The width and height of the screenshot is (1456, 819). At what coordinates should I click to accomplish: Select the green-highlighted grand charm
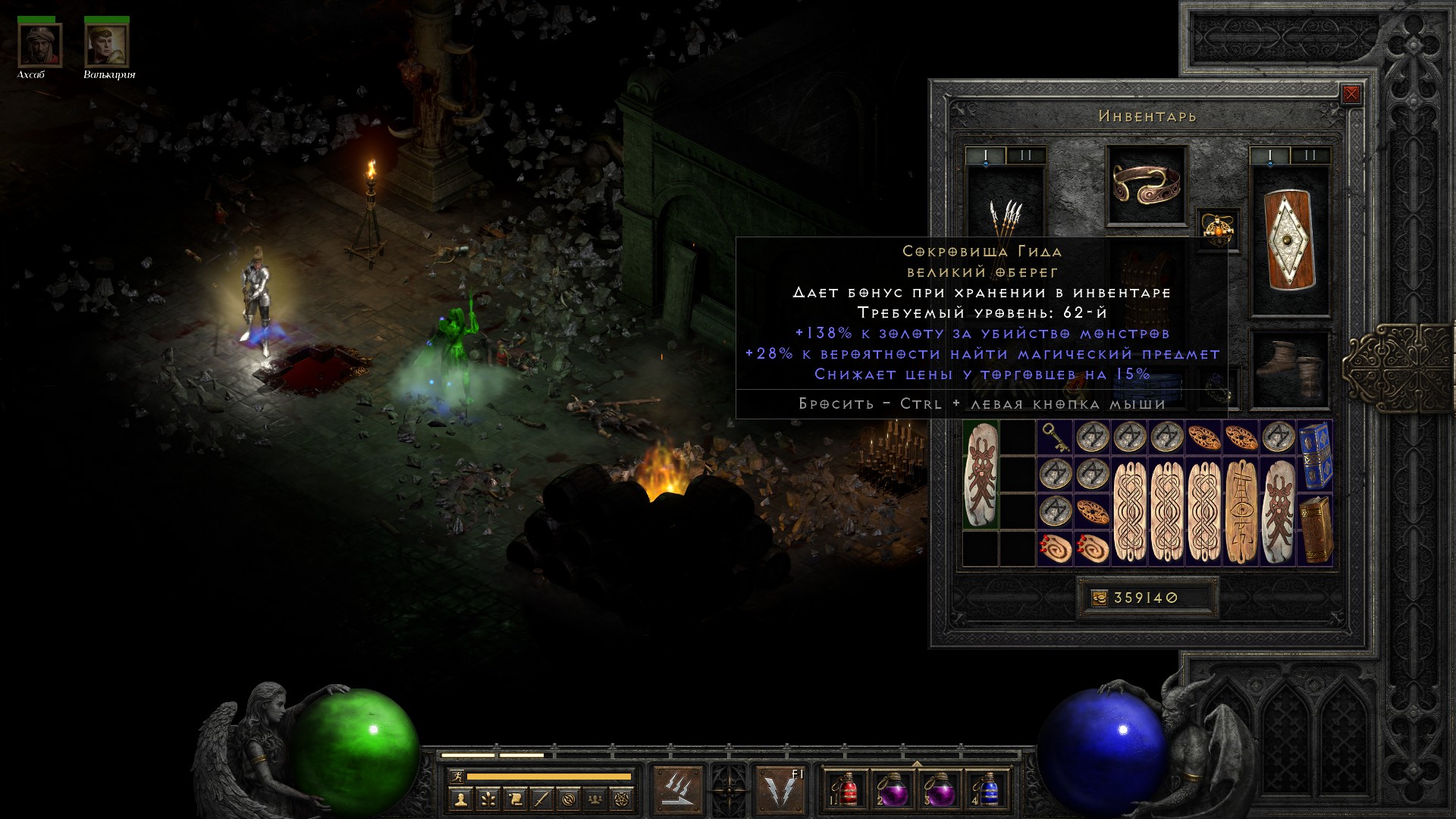click(x=981, y=475)
